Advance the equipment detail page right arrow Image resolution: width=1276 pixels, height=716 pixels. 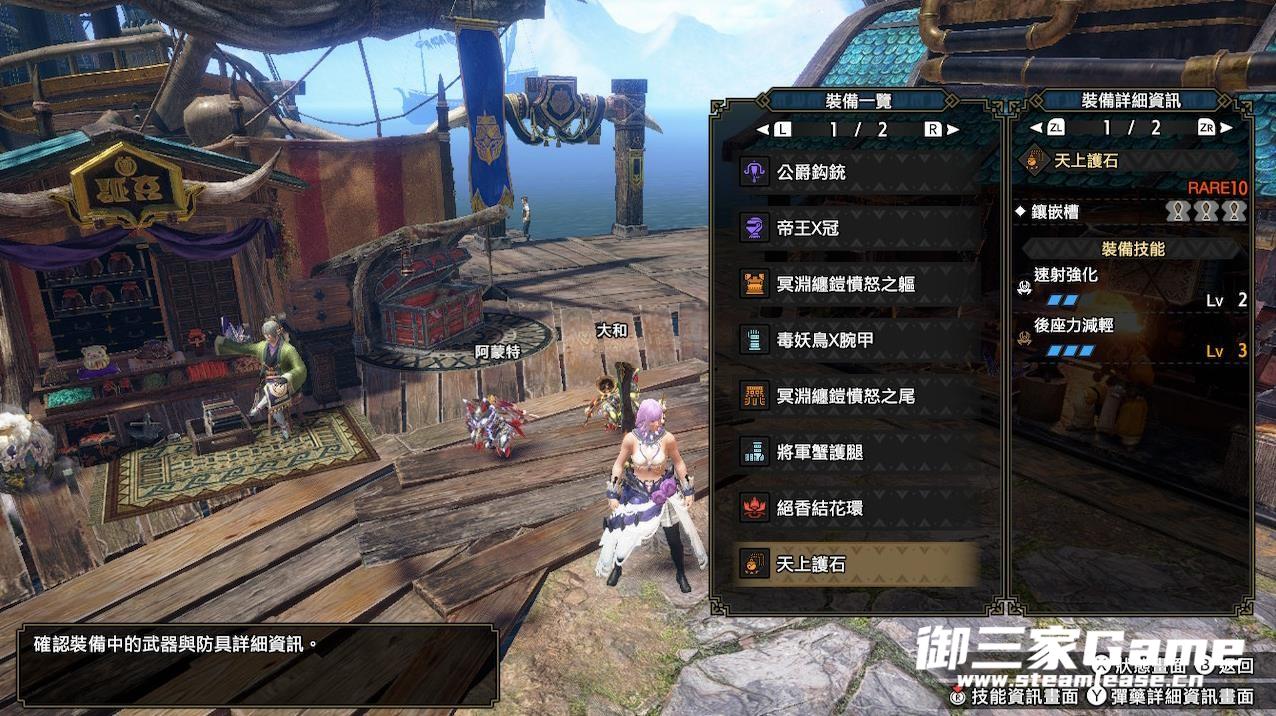point(1227,128)
